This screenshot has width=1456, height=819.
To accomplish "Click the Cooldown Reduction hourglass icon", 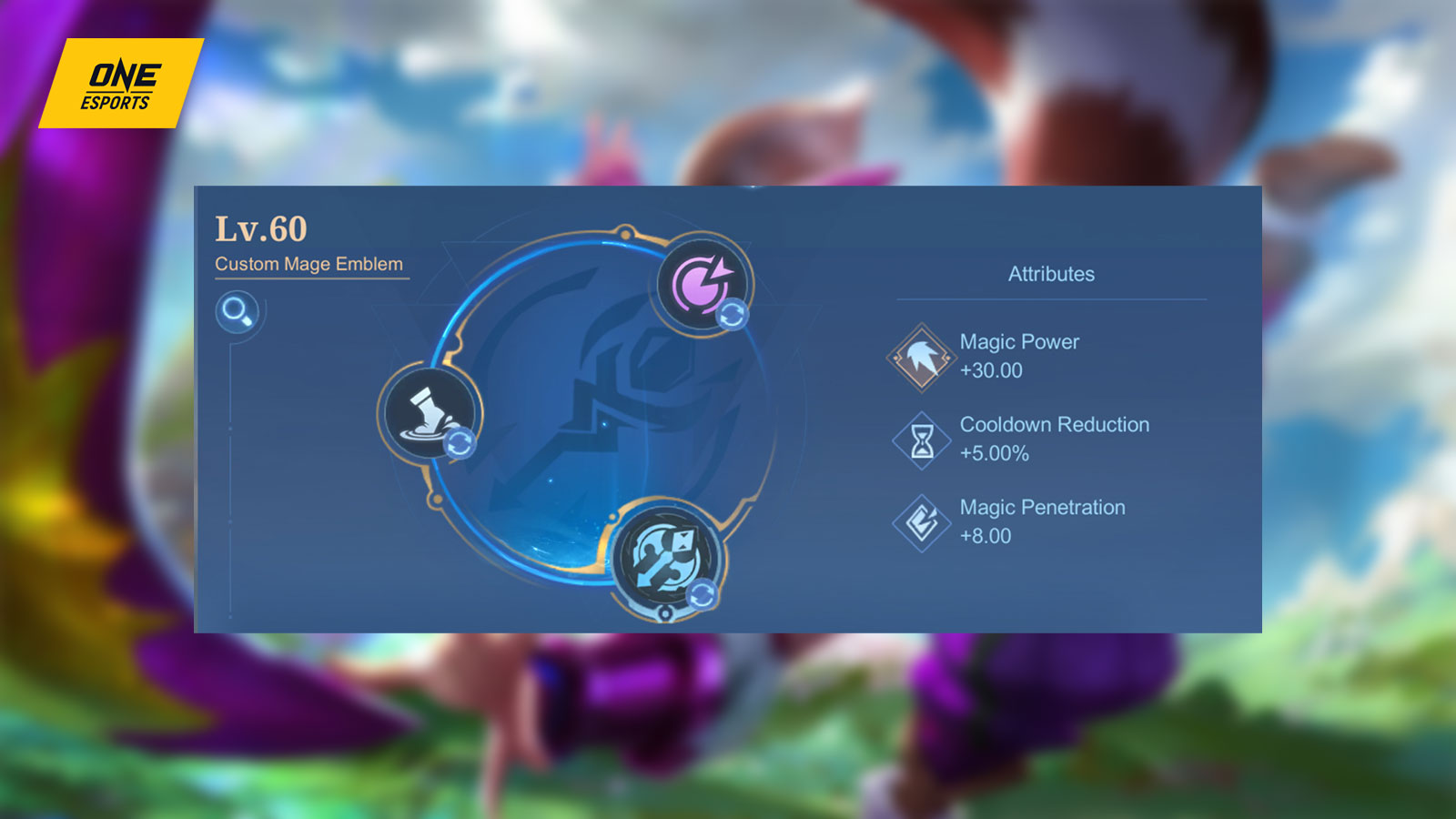I will (x=920, y=438).
